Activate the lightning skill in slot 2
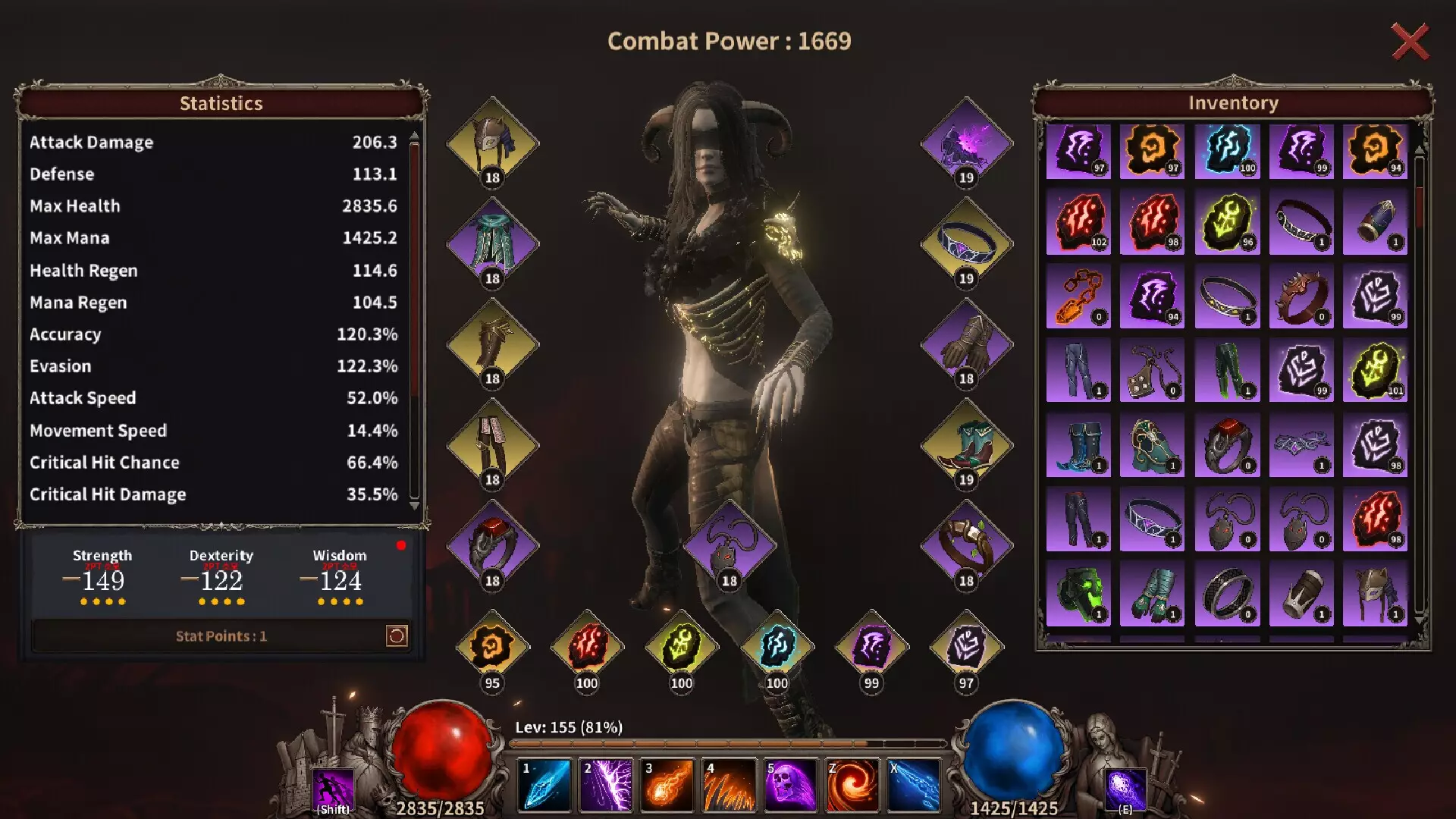The height and width of the screenshot is (819, 1456). pos(606,783)
